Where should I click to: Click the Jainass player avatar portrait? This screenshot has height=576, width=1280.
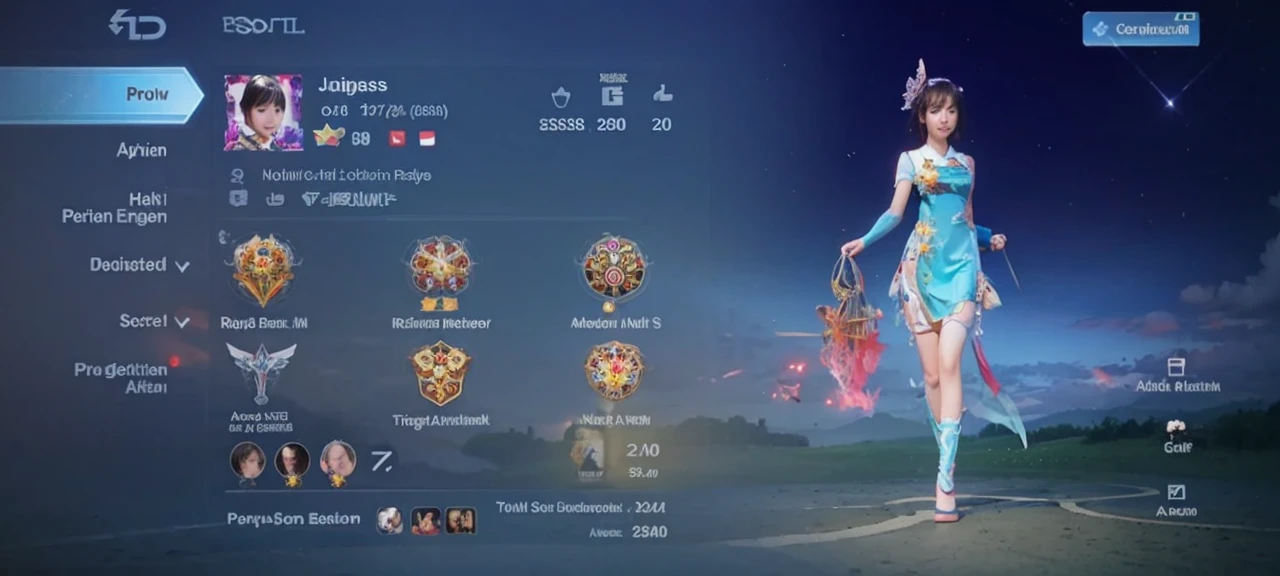tap(263, 112)
